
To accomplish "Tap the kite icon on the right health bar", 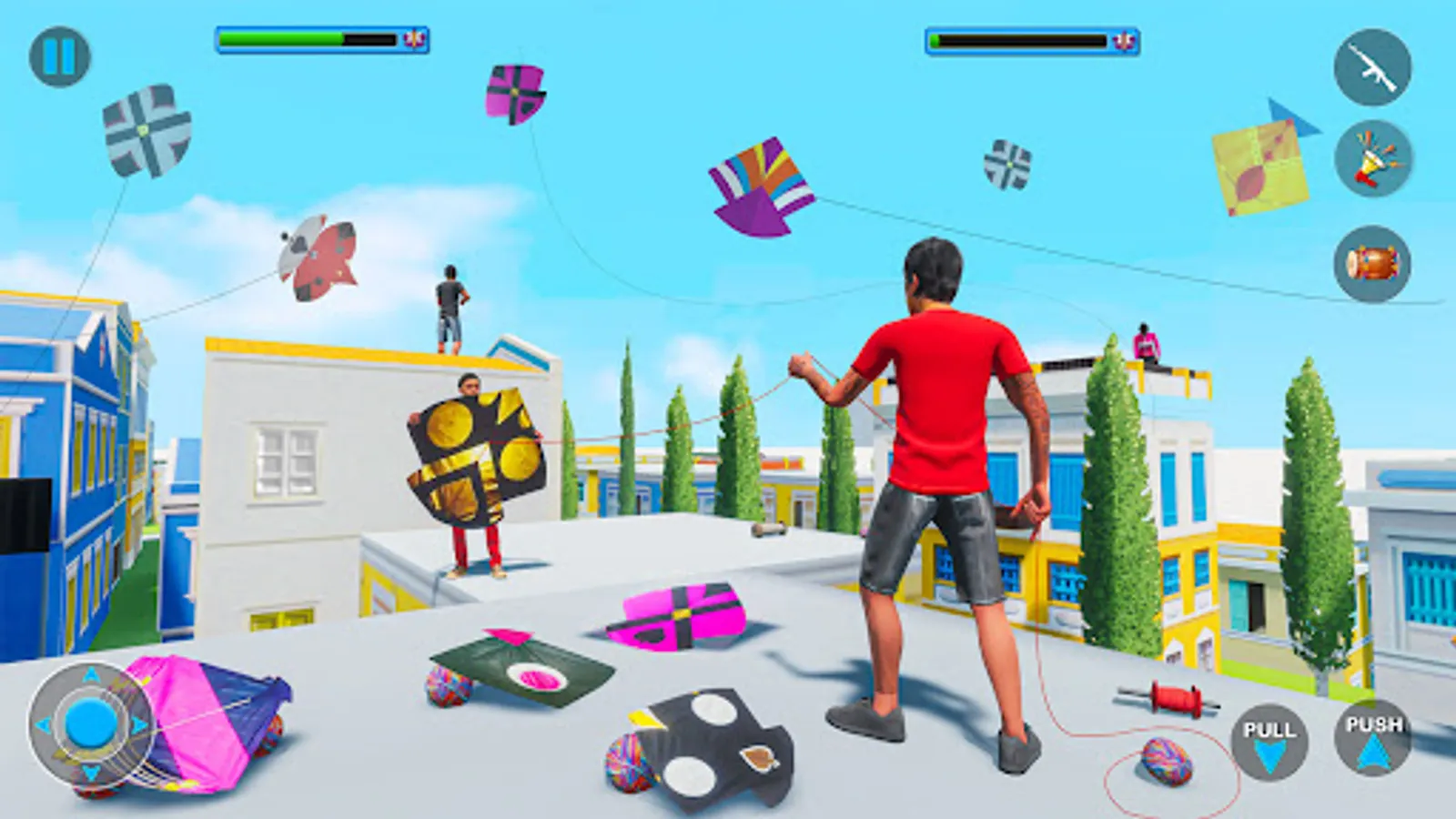I will pos(1123,38).
